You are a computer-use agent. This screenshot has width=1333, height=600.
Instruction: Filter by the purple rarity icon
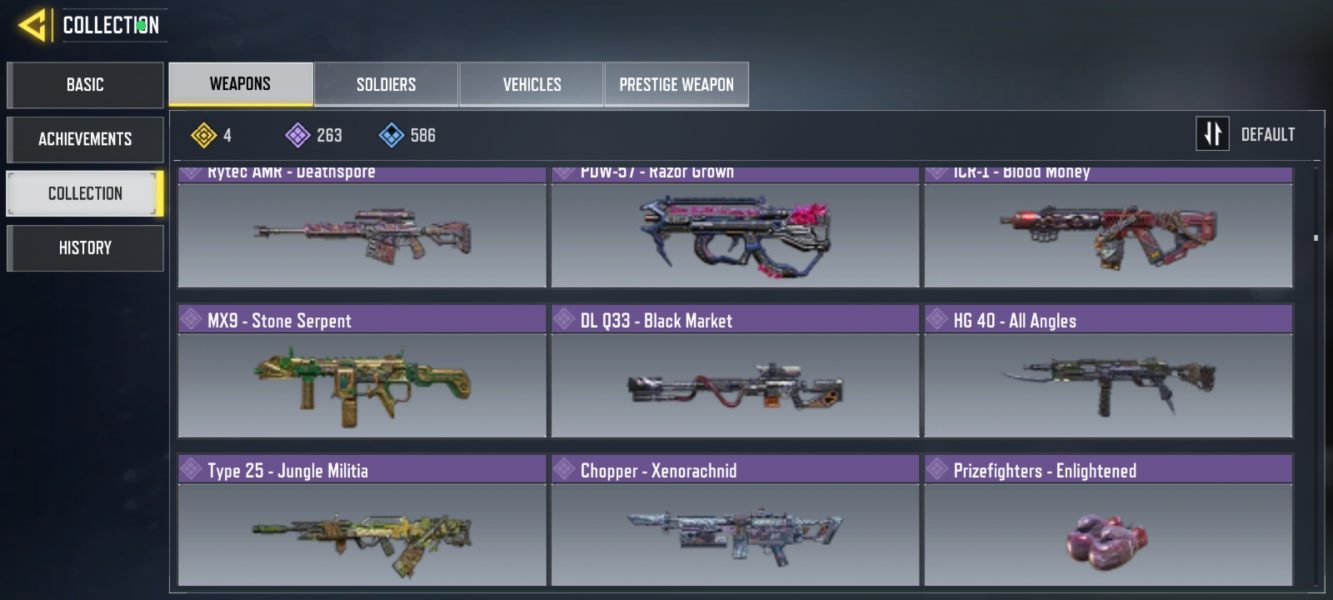pos(298,135)
